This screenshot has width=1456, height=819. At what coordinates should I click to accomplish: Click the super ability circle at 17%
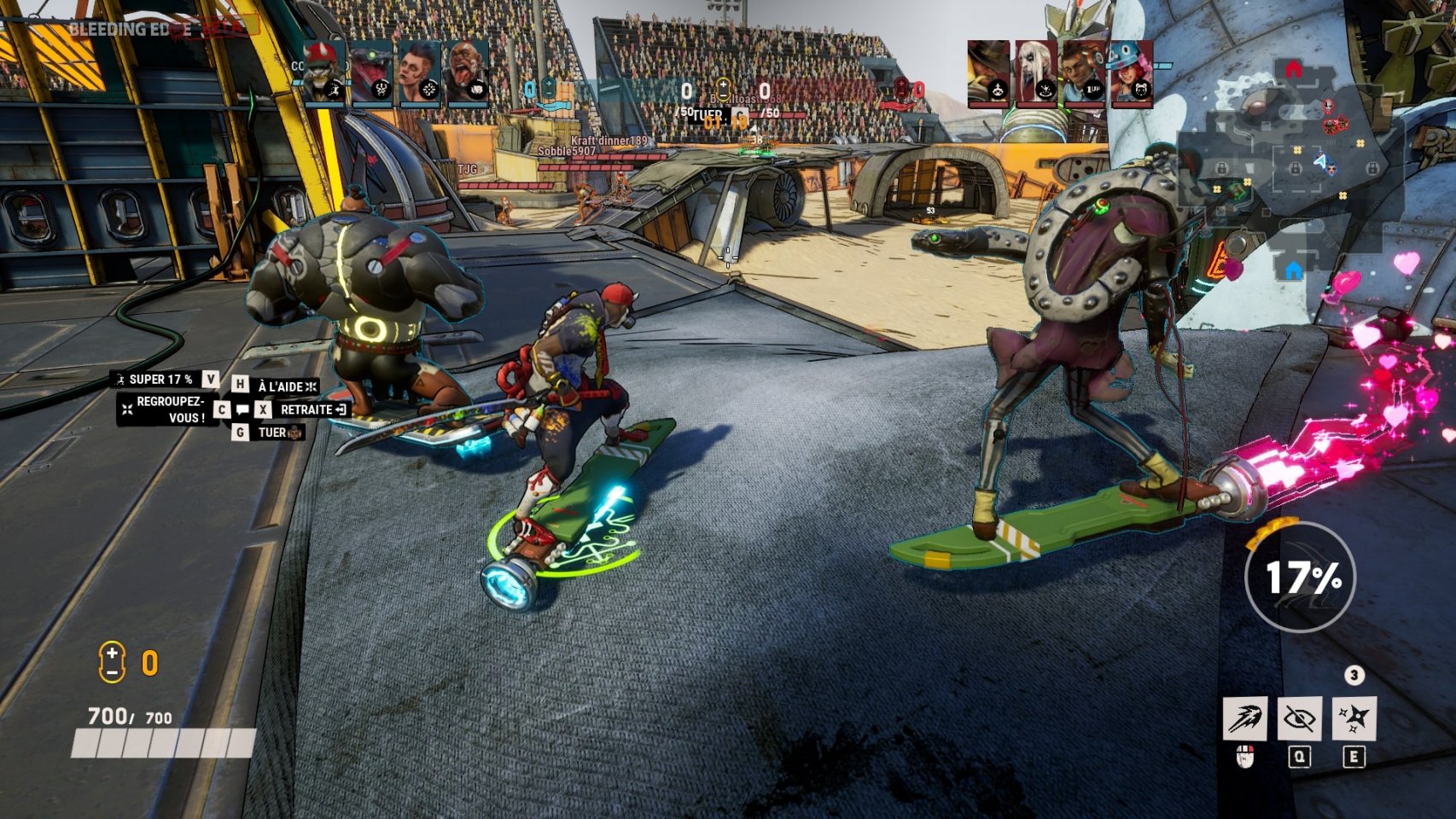[x=1300, y=578]
